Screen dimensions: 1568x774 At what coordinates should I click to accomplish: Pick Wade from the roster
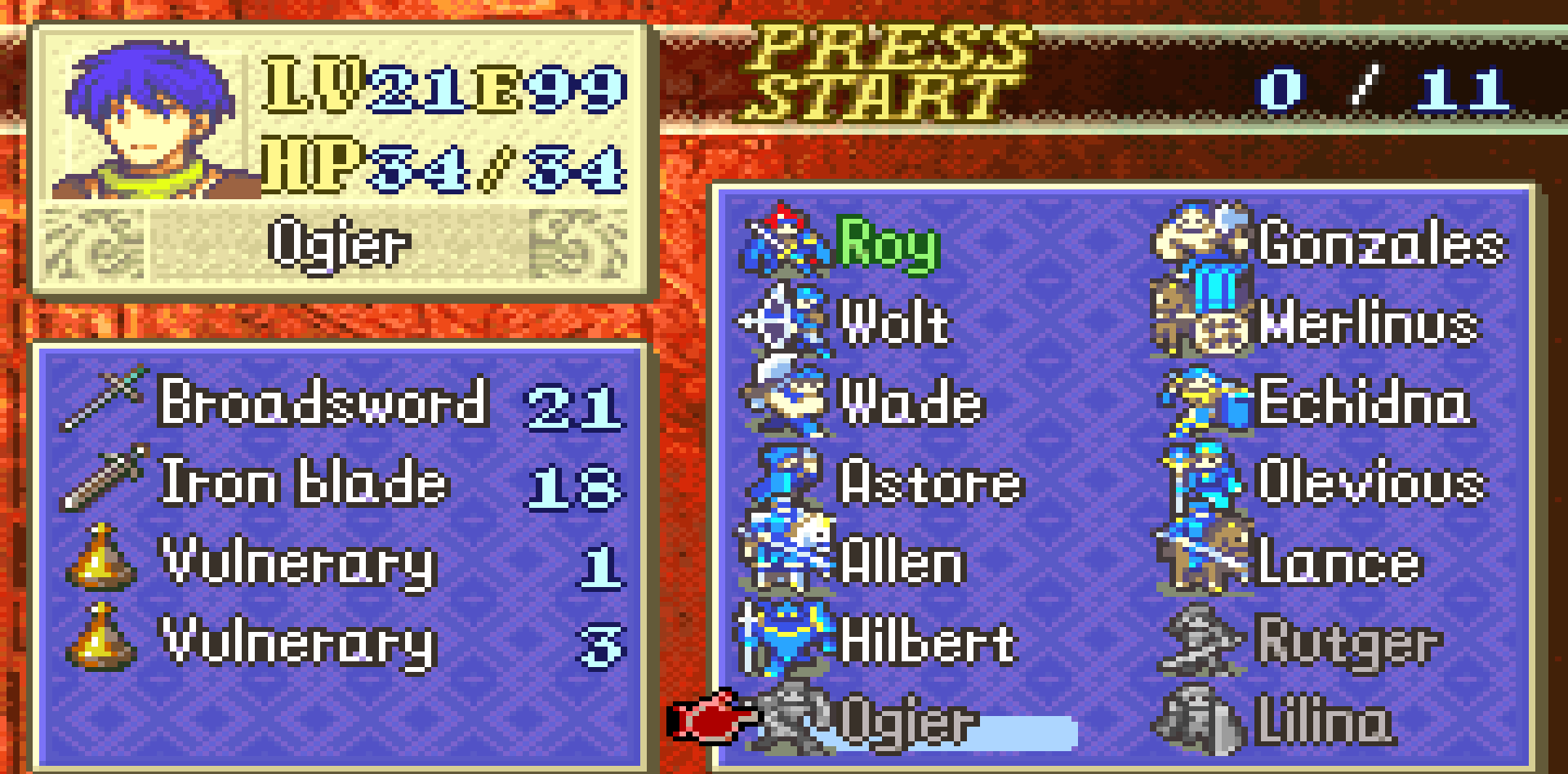pos(910,403)
